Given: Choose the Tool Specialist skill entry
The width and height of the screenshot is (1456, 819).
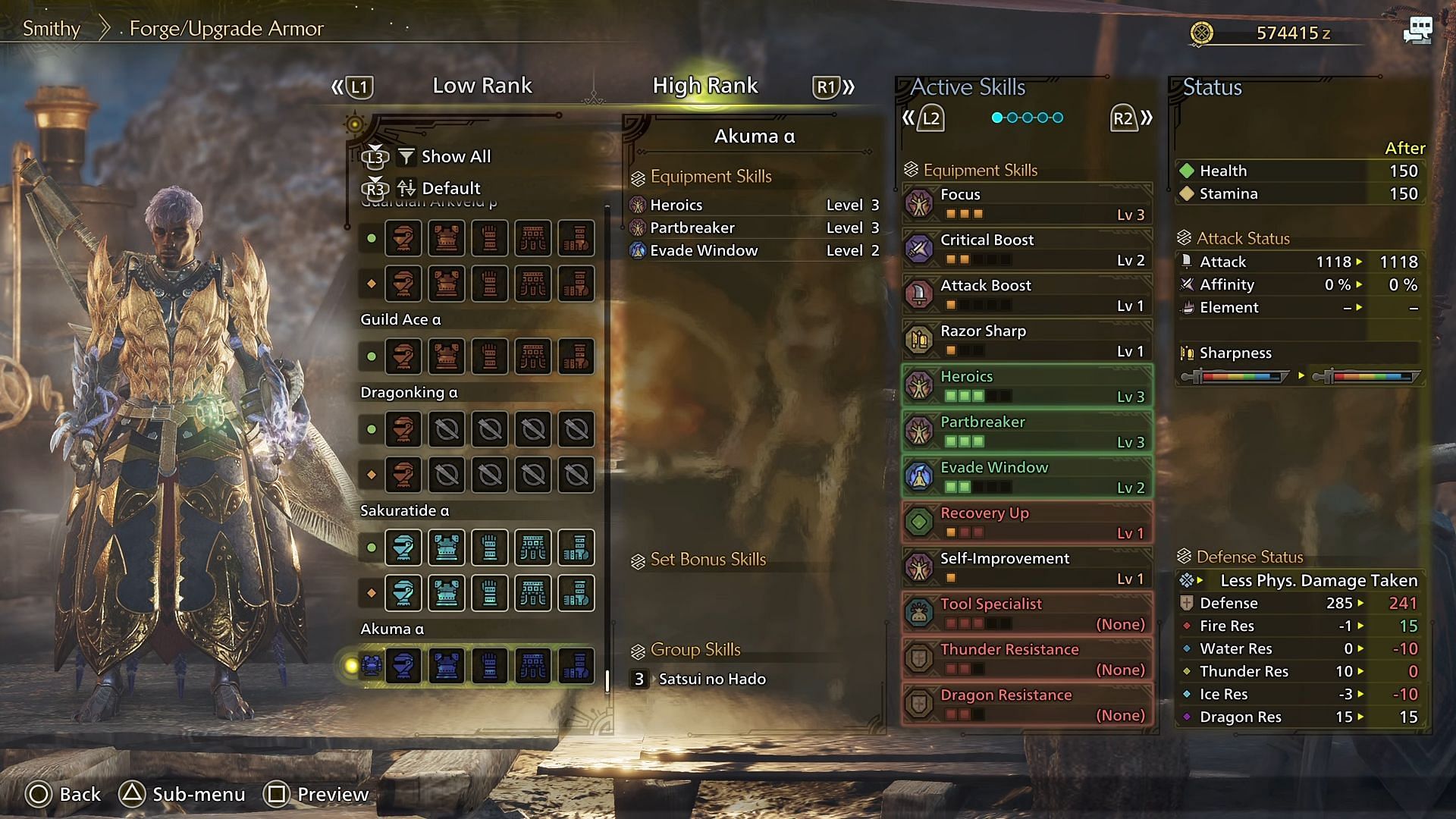Looking at the screenshot, I should pos(1027,613).
